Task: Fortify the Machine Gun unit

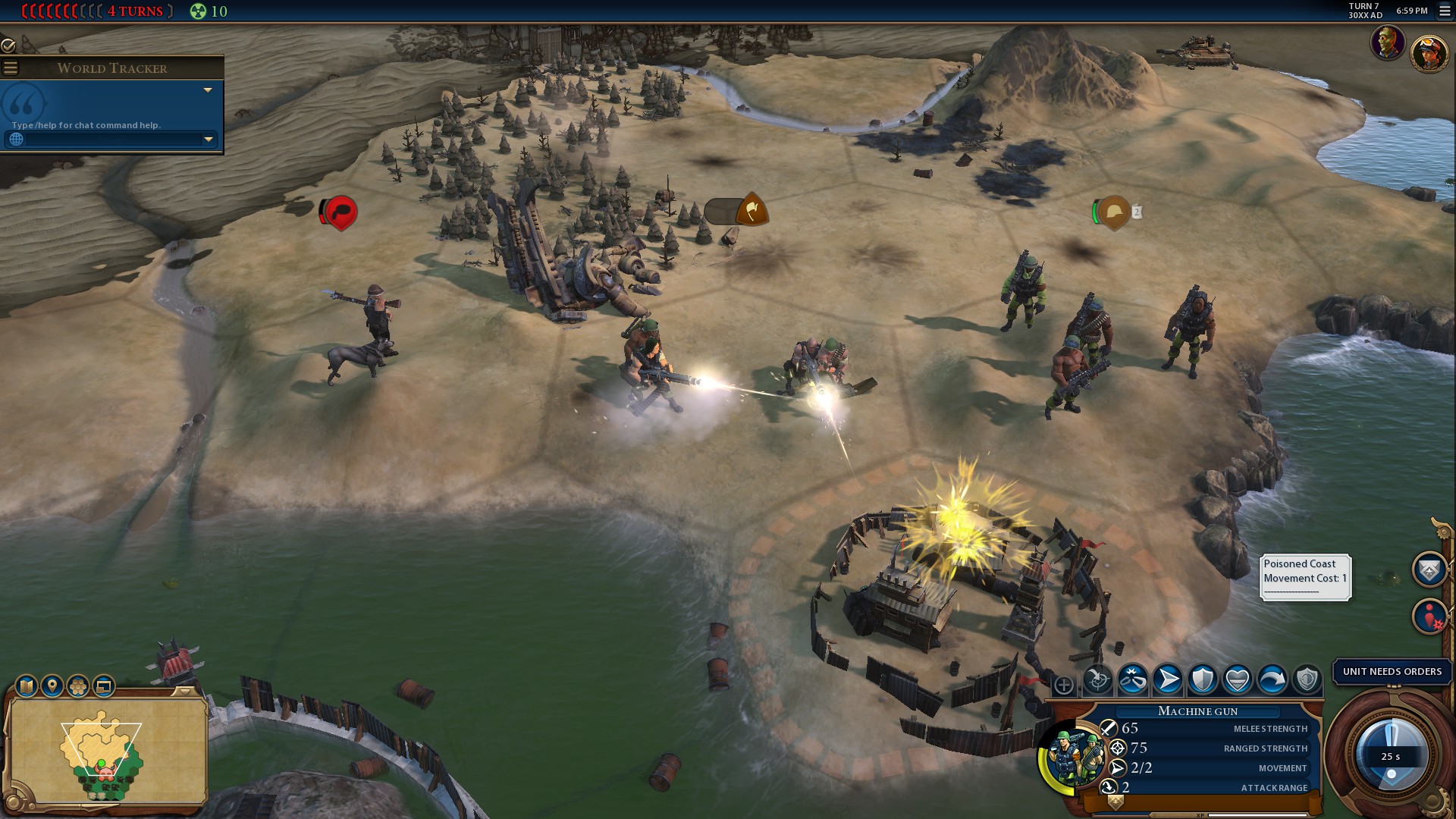Action: (x=1203, y=679)
